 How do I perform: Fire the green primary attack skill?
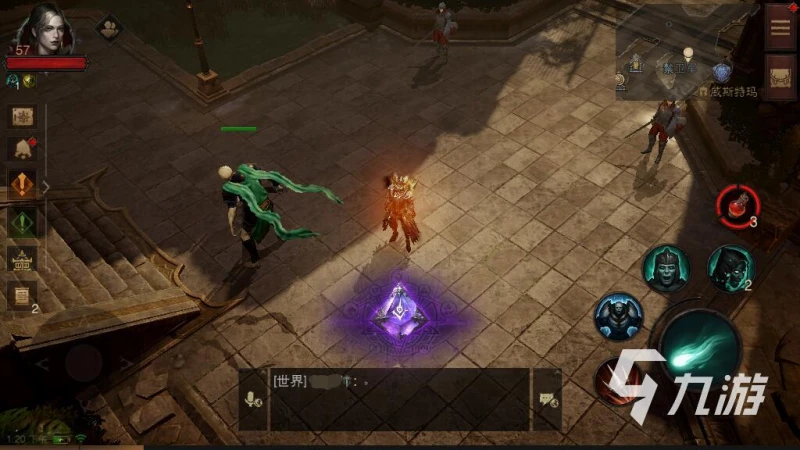(700, 346)
